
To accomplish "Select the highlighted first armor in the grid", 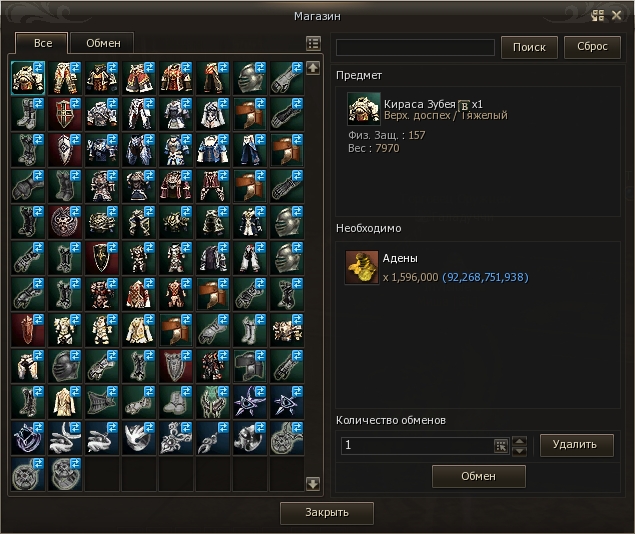I will [x=29, y=79].
